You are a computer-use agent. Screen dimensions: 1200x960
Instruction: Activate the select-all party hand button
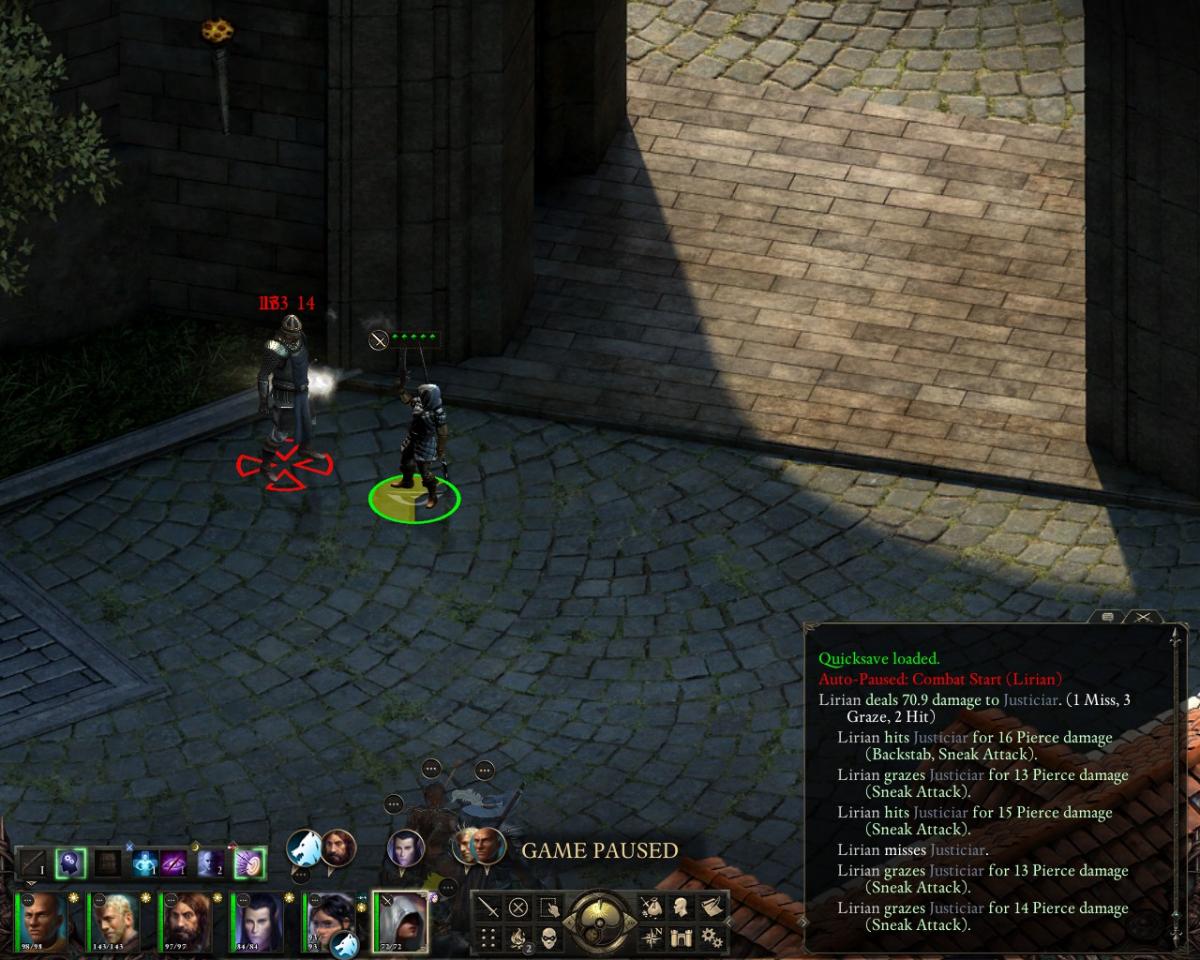point(549,908)
